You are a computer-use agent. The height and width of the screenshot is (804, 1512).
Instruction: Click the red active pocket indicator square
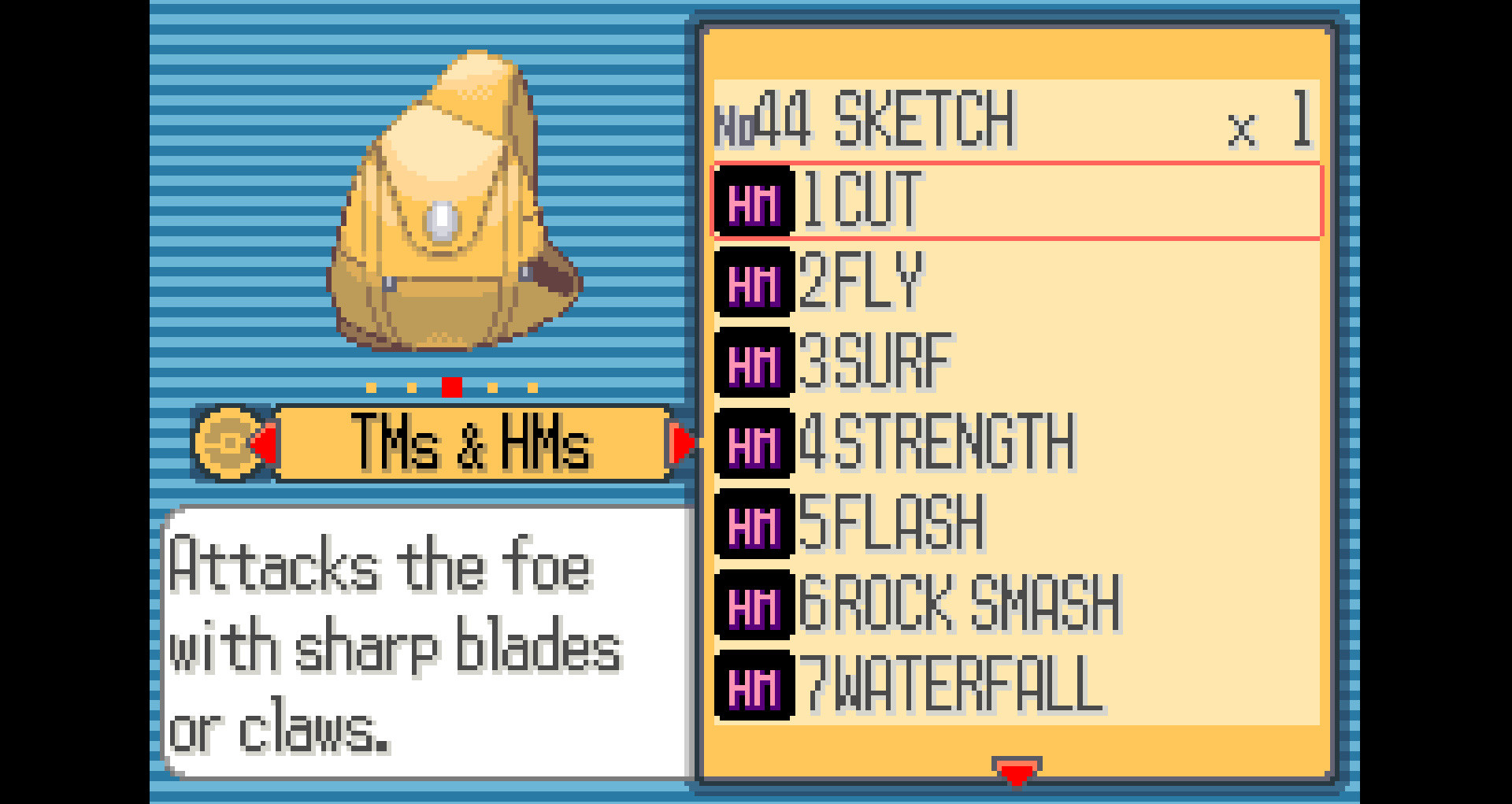(451, 387)
